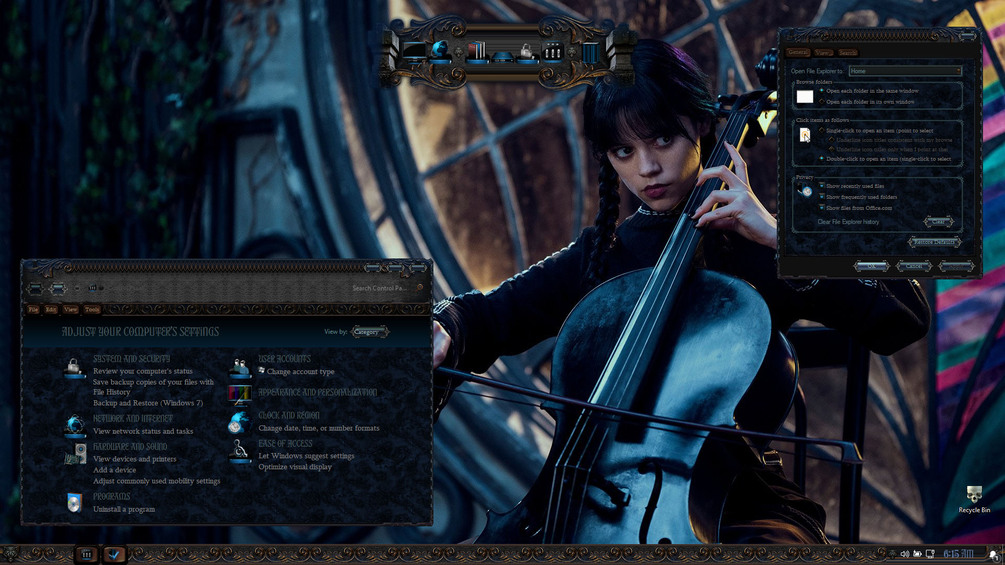Image resolution: width=1005 pixels, height=565 pixels.
Task: Open the Programs category
Action: coord(111,497)
